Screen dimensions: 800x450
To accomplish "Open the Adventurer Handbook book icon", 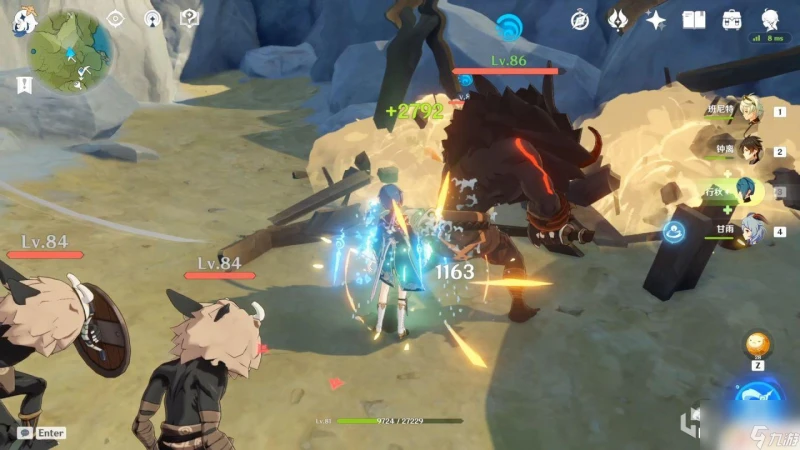I will [694, 20].
